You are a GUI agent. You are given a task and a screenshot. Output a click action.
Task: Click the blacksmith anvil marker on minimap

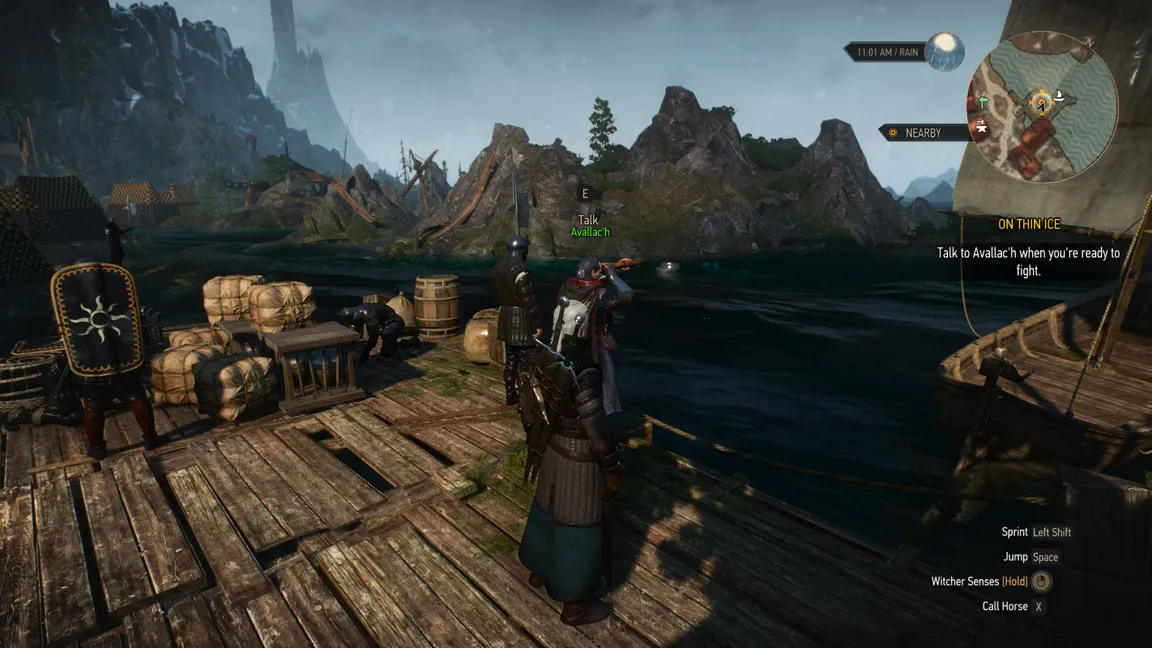[x=982, y=128]
